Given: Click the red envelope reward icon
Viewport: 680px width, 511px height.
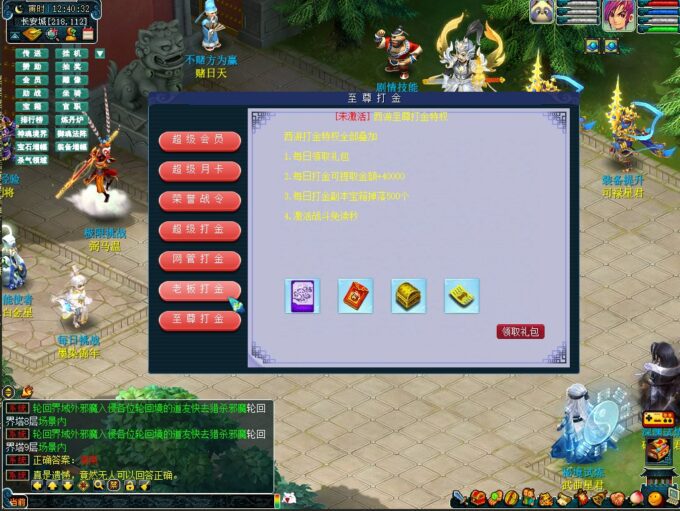Looking at the screenshot, I should [x=355, y=296].
